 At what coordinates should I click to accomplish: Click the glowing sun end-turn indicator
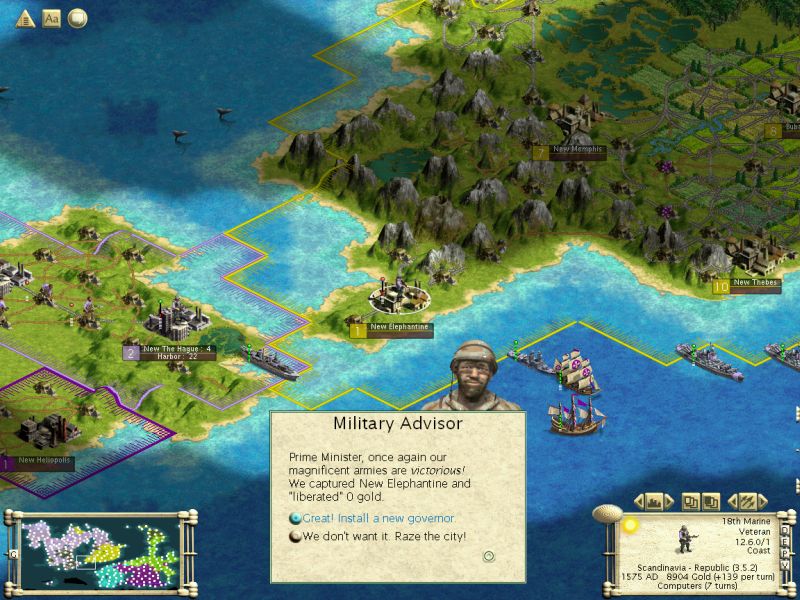(x=630, y=523)
